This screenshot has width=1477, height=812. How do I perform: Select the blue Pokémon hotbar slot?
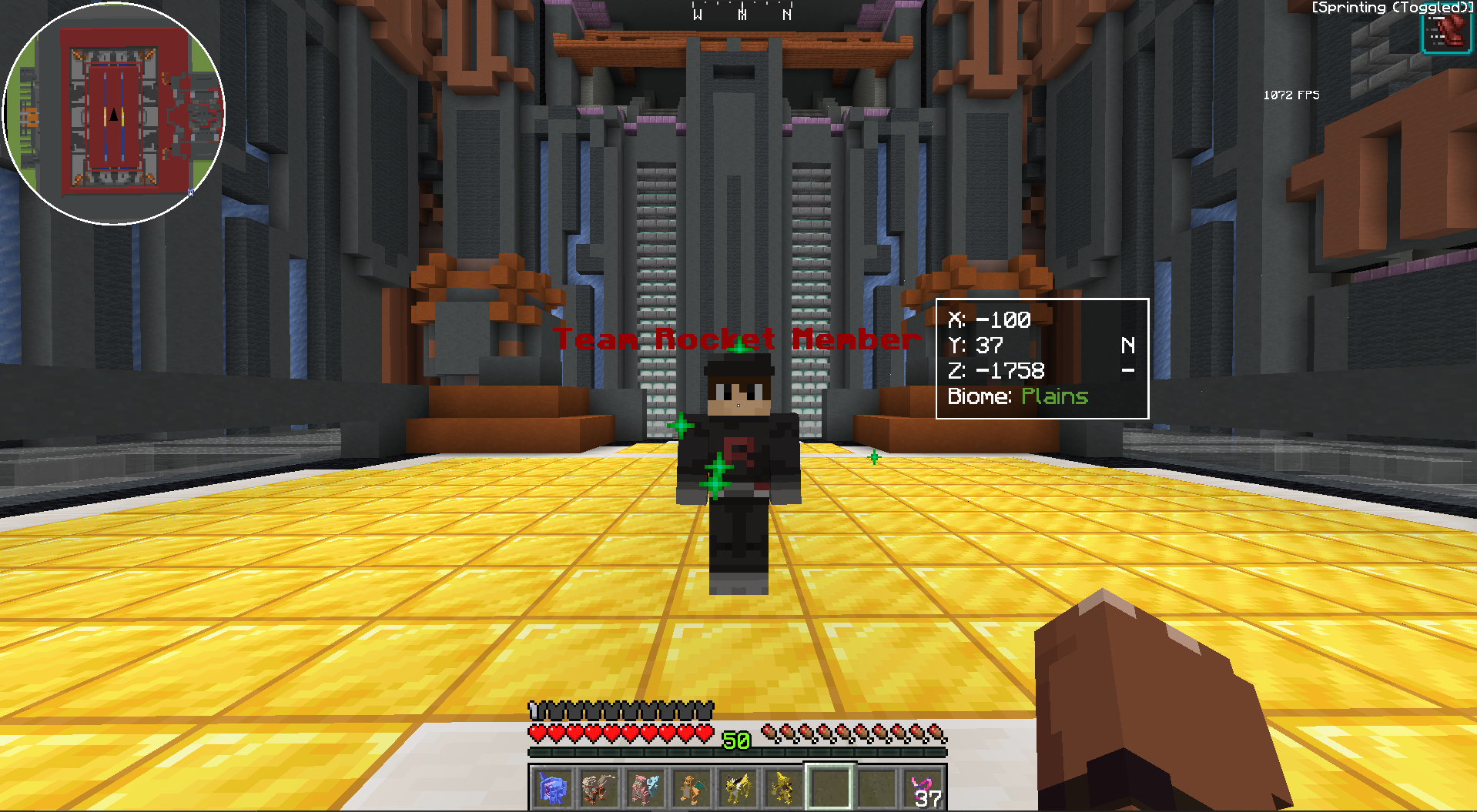(x=552, y=788)
